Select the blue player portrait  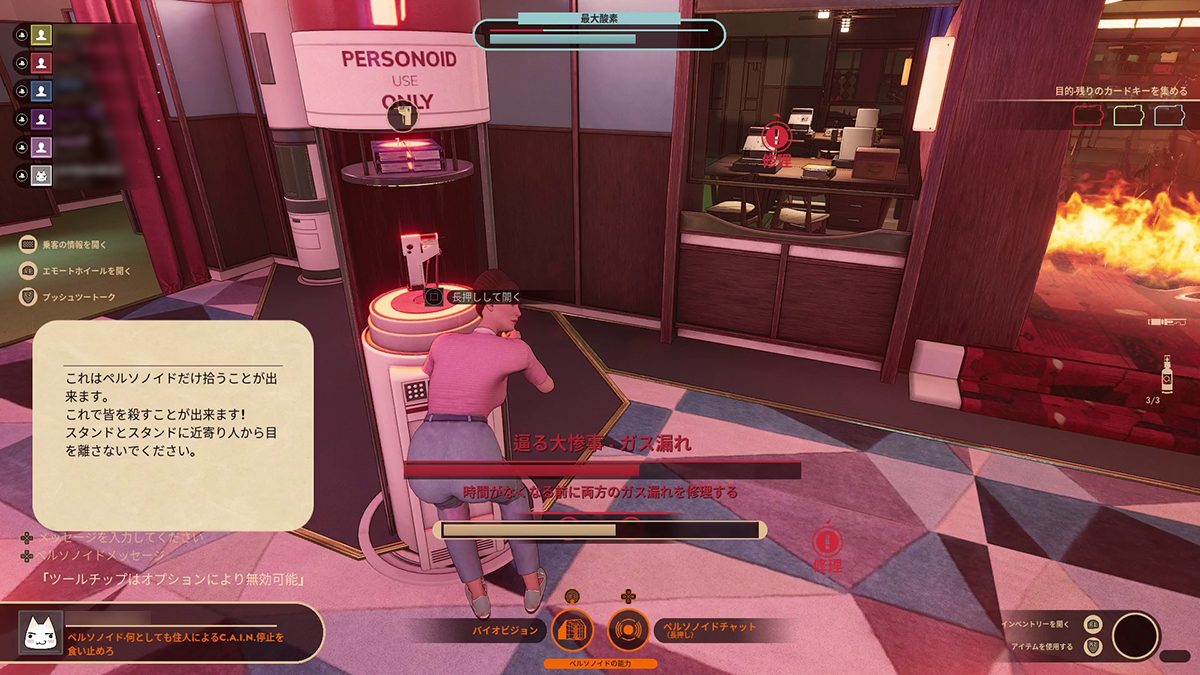(41, 90)
